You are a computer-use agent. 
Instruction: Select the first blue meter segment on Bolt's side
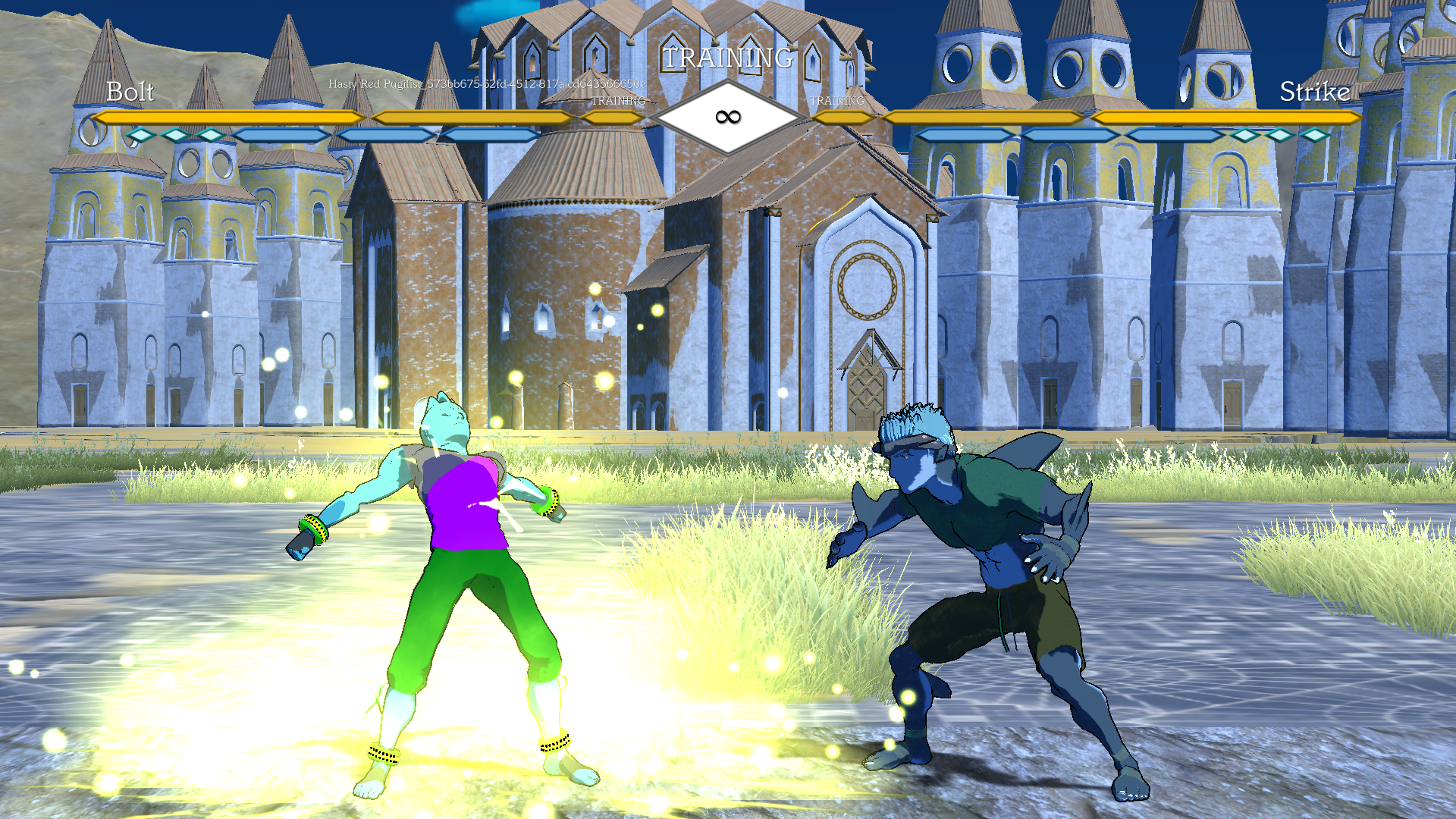coord(280,135)
